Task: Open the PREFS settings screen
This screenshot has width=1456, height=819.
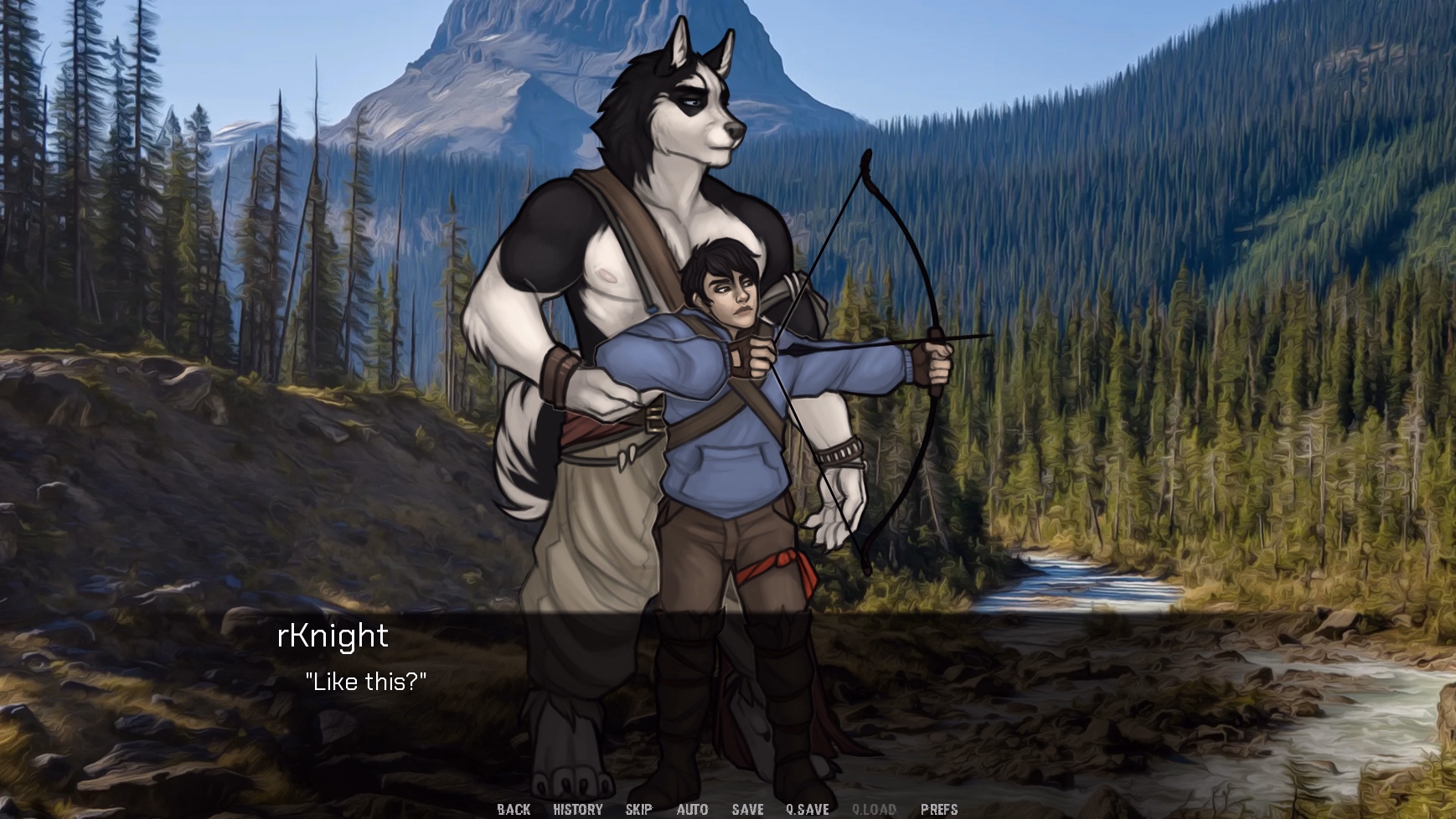Action: coord(939,809)
